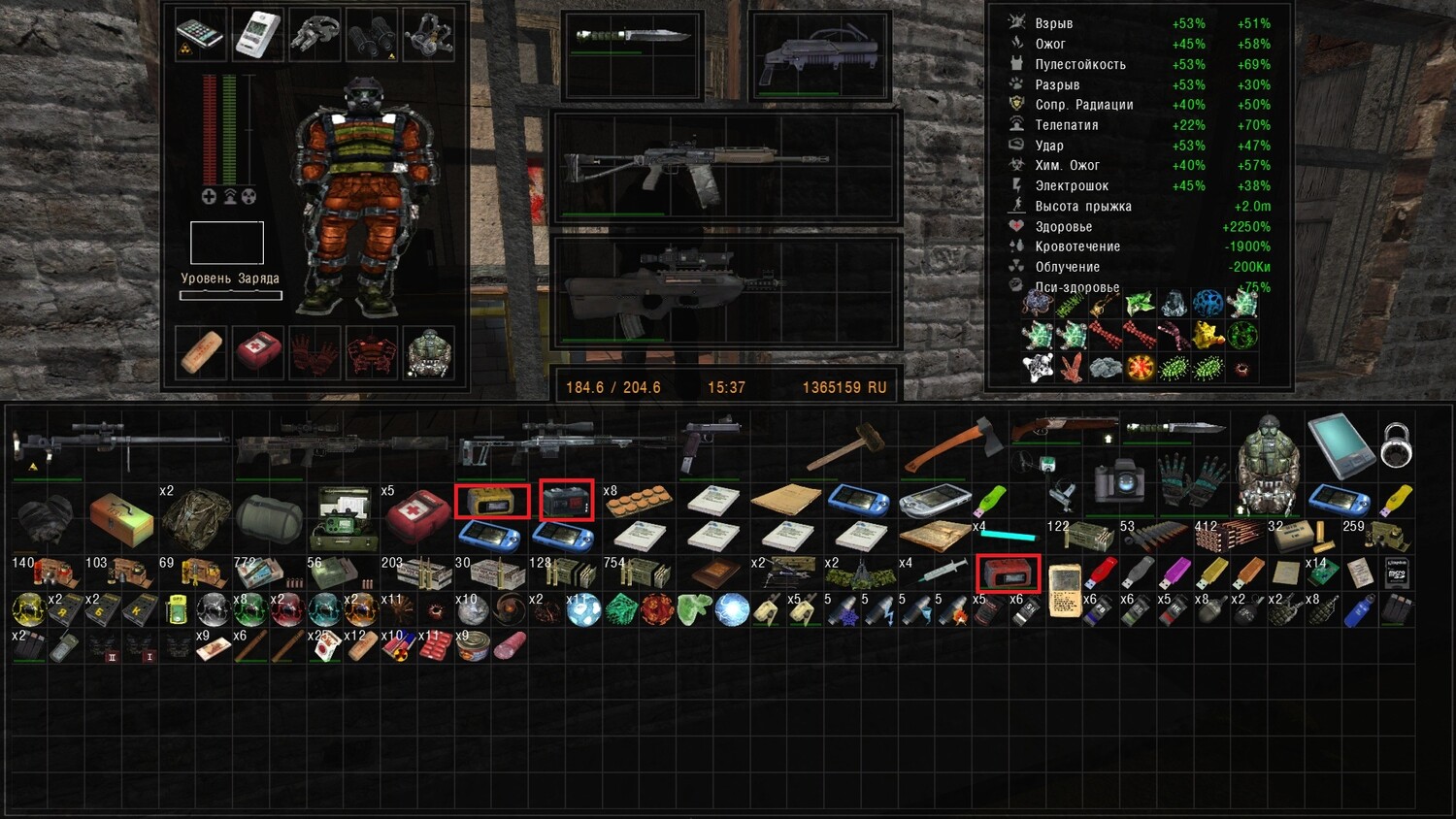Select the sledgehammer in inventory
The width and height of the screenshot is (1456, 819).
click(841, 447)
